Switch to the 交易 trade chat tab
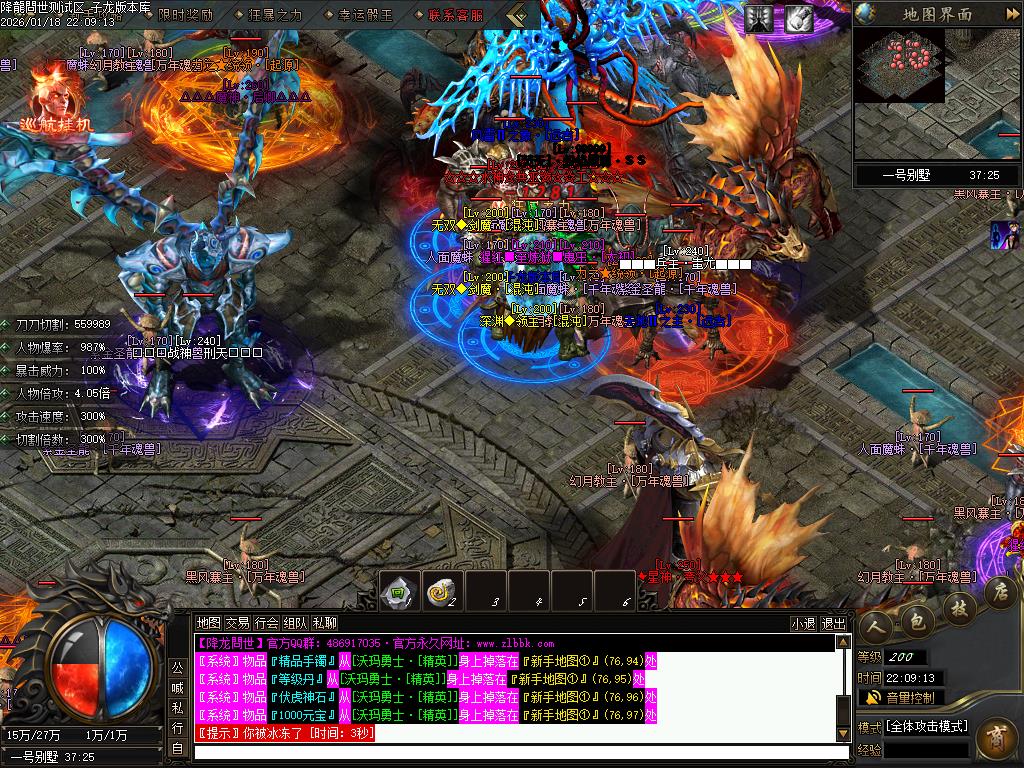Image resolution: width=1024 pixels, height=768 pixels. coord(237,623)
